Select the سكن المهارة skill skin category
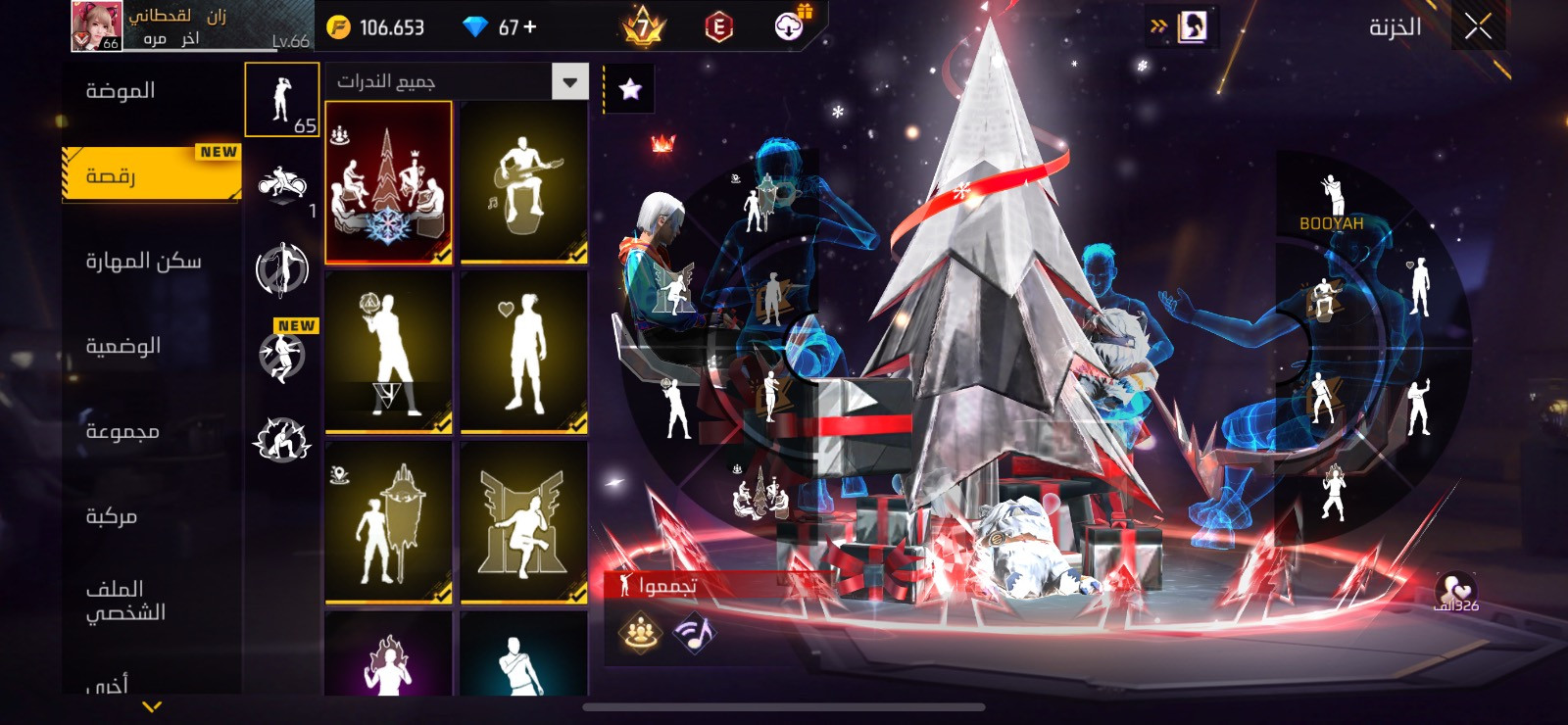 point(143,261)
